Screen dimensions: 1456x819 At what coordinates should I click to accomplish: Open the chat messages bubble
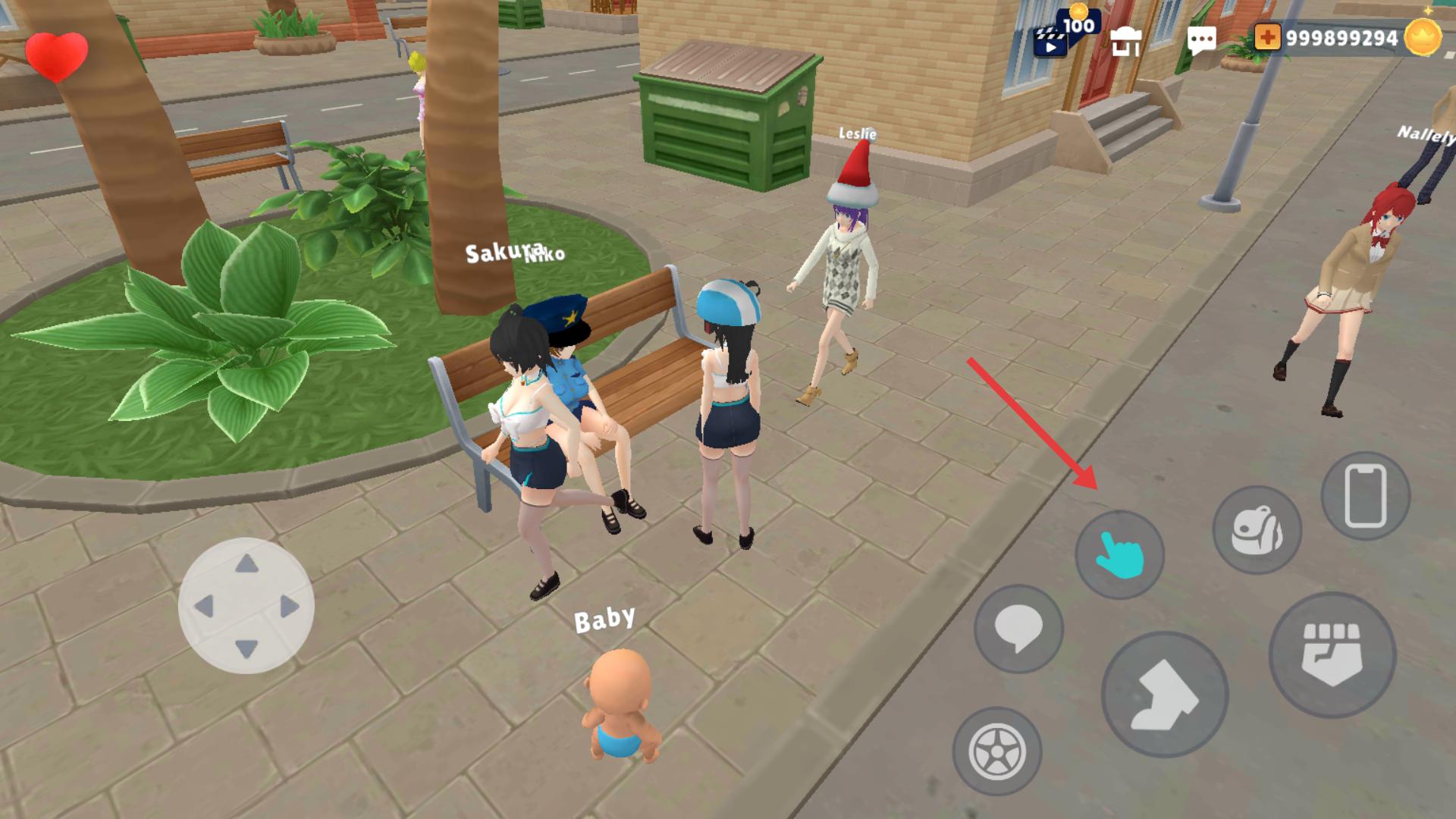point(1201,40)
